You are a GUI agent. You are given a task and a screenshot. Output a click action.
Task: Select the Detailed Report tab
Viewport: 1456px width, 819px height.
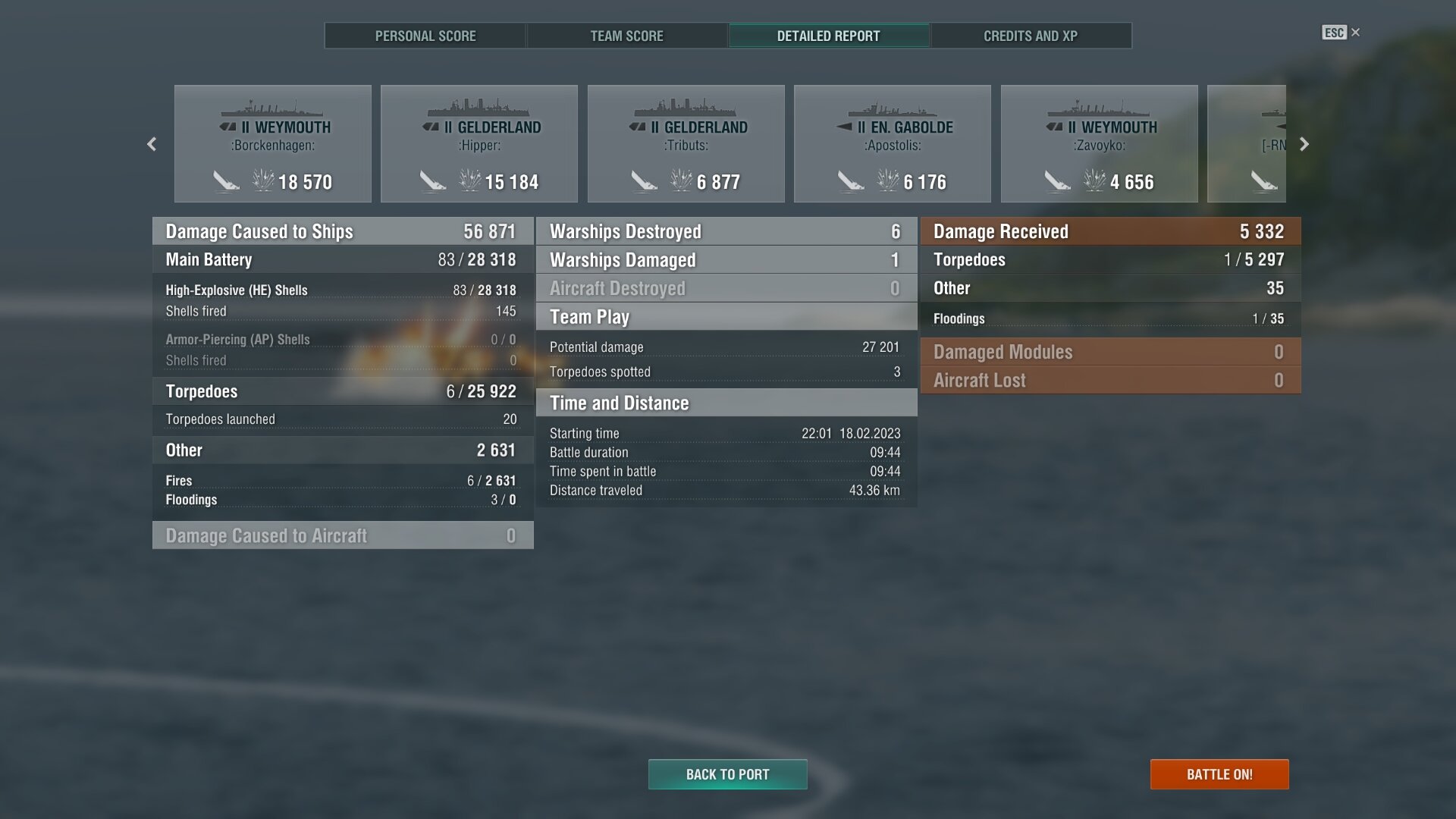point(828,36)
